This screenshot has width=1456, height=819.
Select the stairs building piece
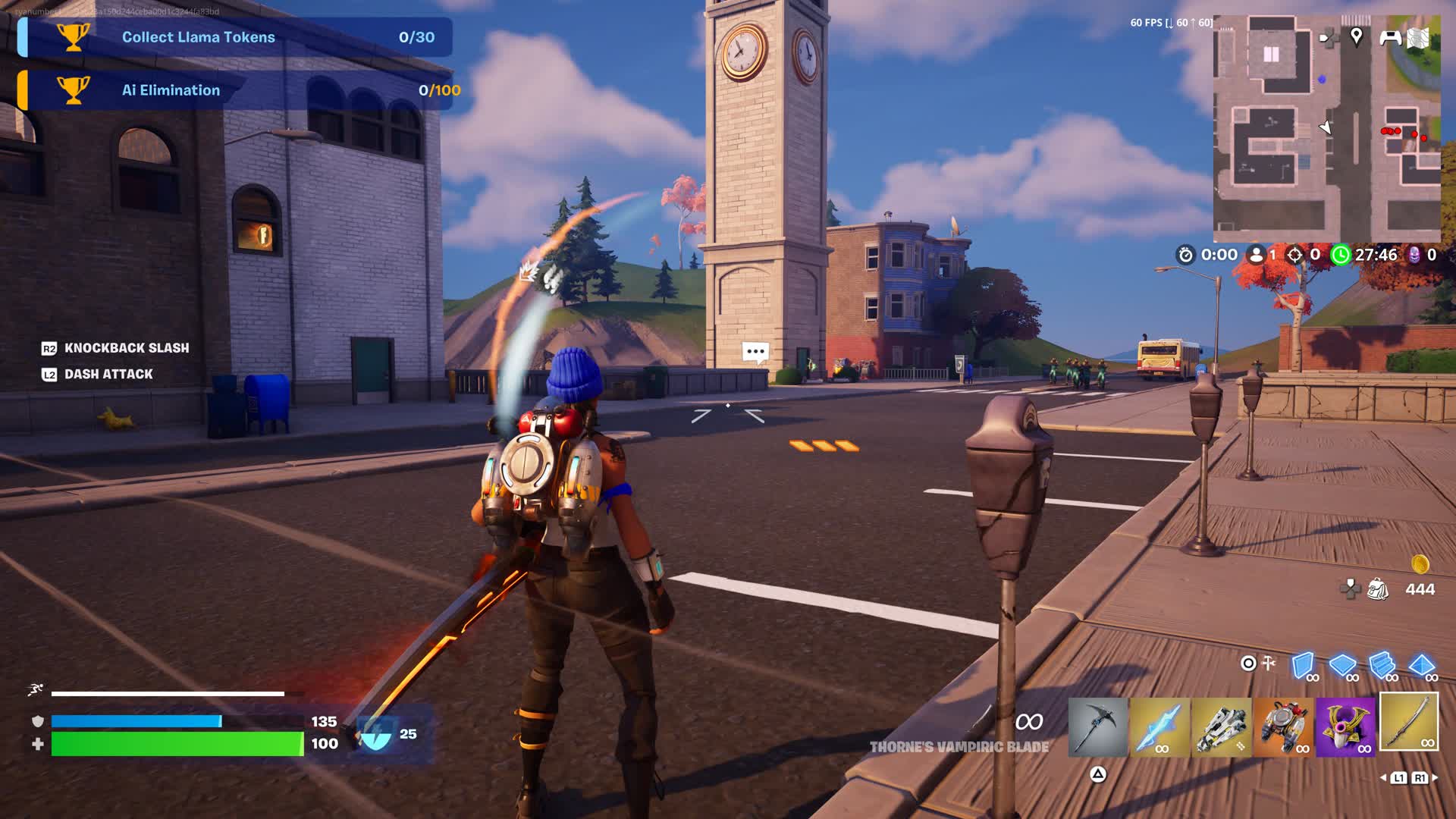(1382, 666)
